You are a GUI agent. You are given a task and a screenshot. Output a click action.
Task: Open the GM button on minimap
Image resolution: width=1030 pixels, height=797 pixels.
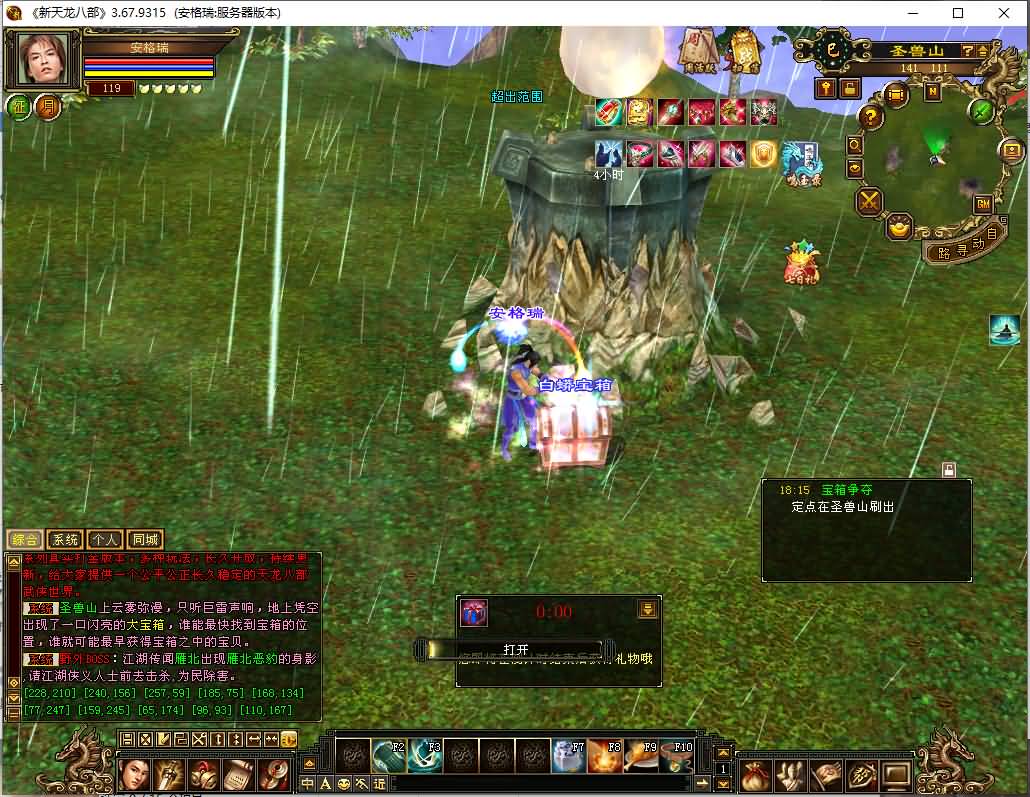(x=983, y=204)
